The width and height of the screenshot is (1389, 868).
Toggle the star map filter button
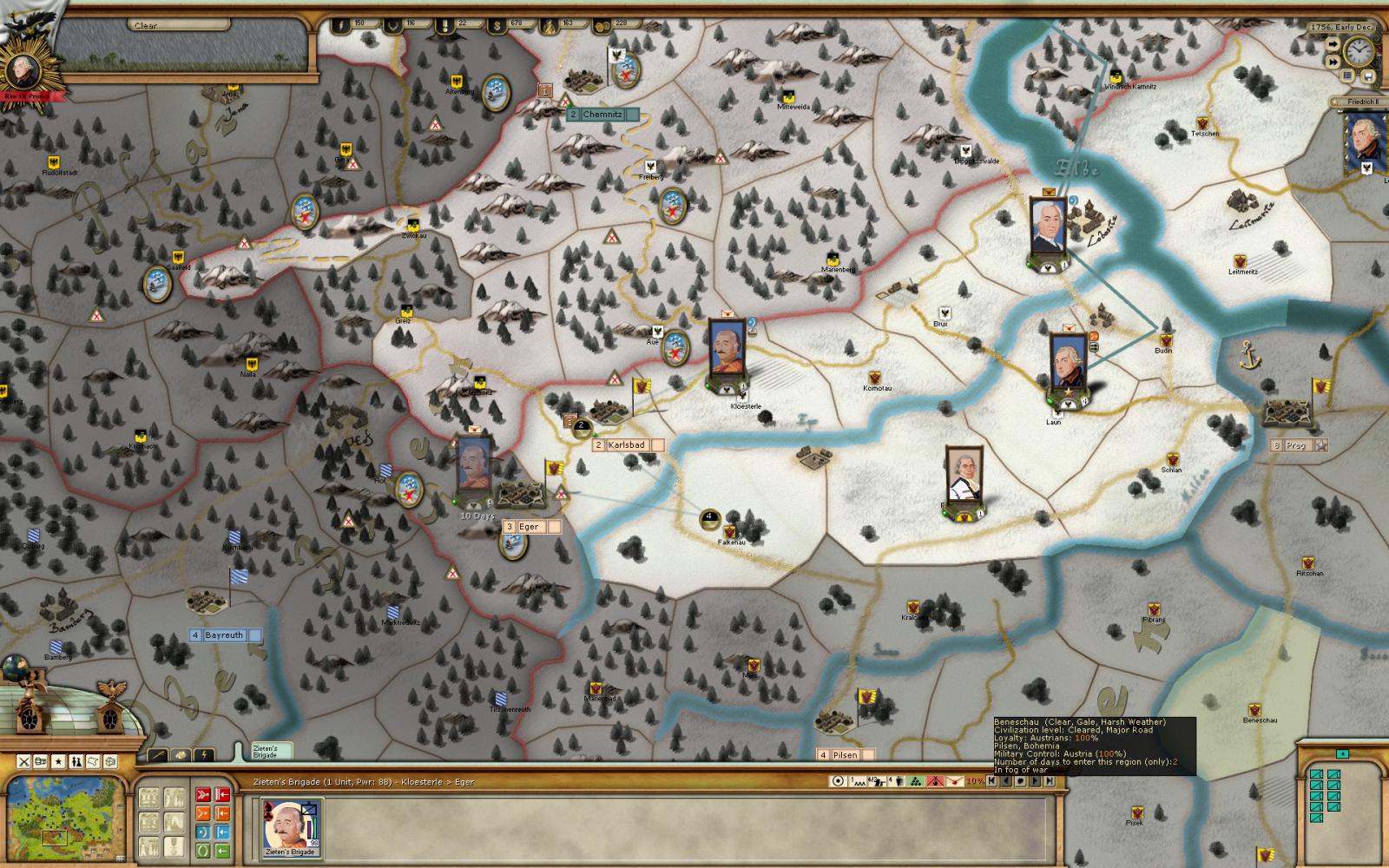click(x=58, y=761)
